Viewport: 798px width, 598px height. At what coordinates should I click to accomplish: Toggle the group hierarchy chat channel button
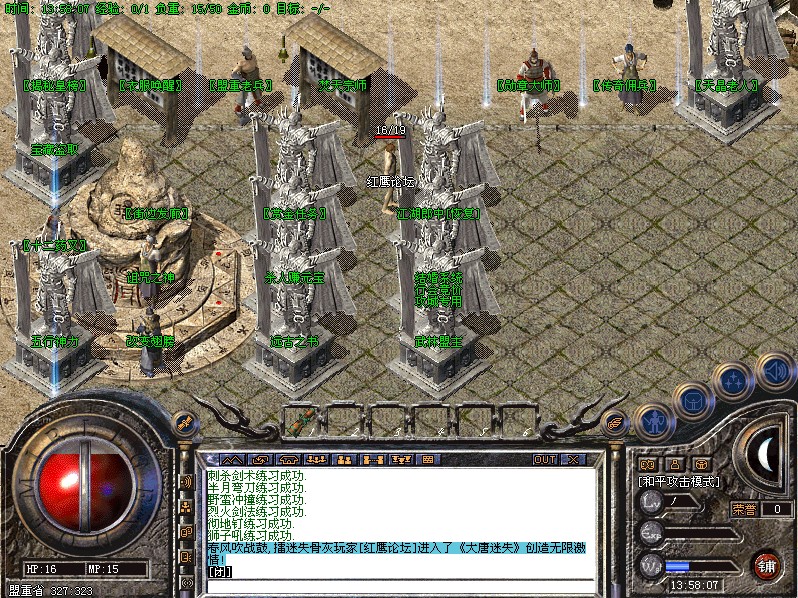pyautogui.click(x=186, y=506)
